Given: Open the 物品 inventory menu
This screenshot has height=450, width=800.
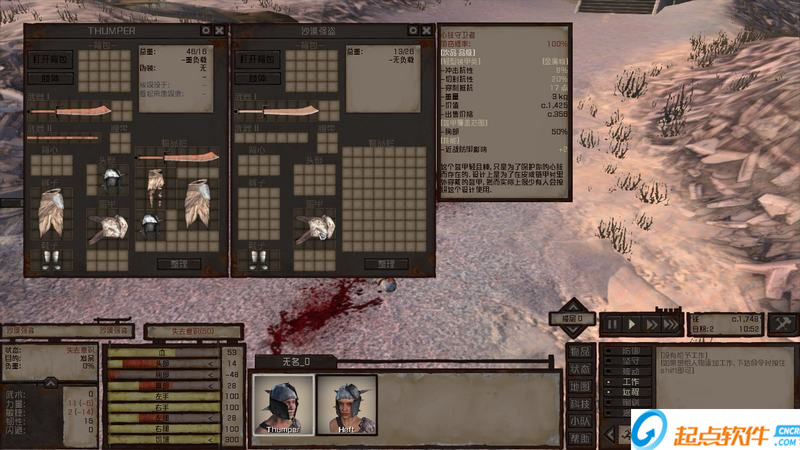Looking at the screenshot, I should click(580, 351).
